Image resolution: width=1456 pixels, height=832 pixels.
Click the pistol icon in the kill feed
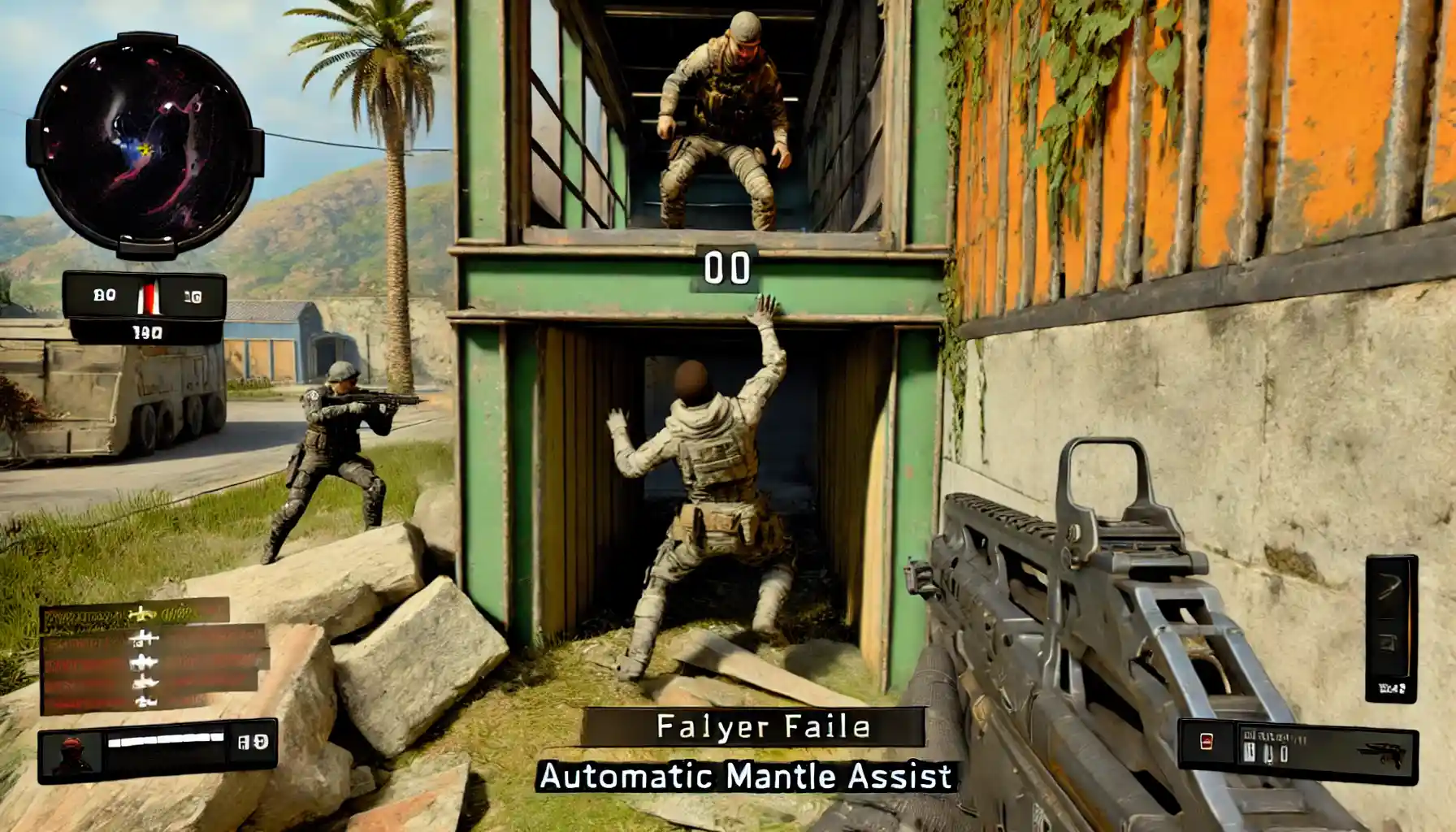pos(146,704)
